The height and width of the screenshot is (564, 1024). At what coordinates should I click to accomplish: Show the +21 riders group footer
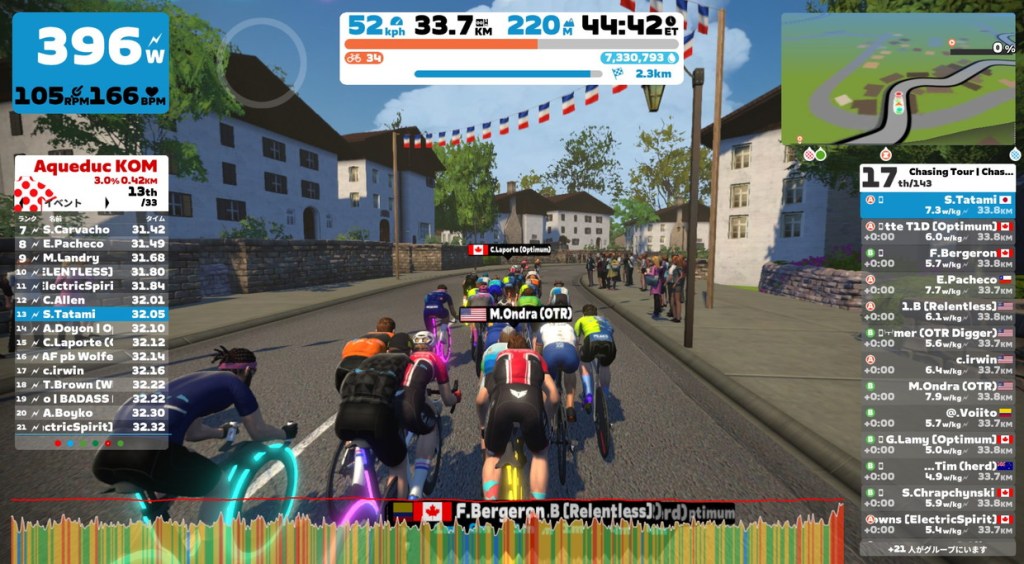pos(937,549)
